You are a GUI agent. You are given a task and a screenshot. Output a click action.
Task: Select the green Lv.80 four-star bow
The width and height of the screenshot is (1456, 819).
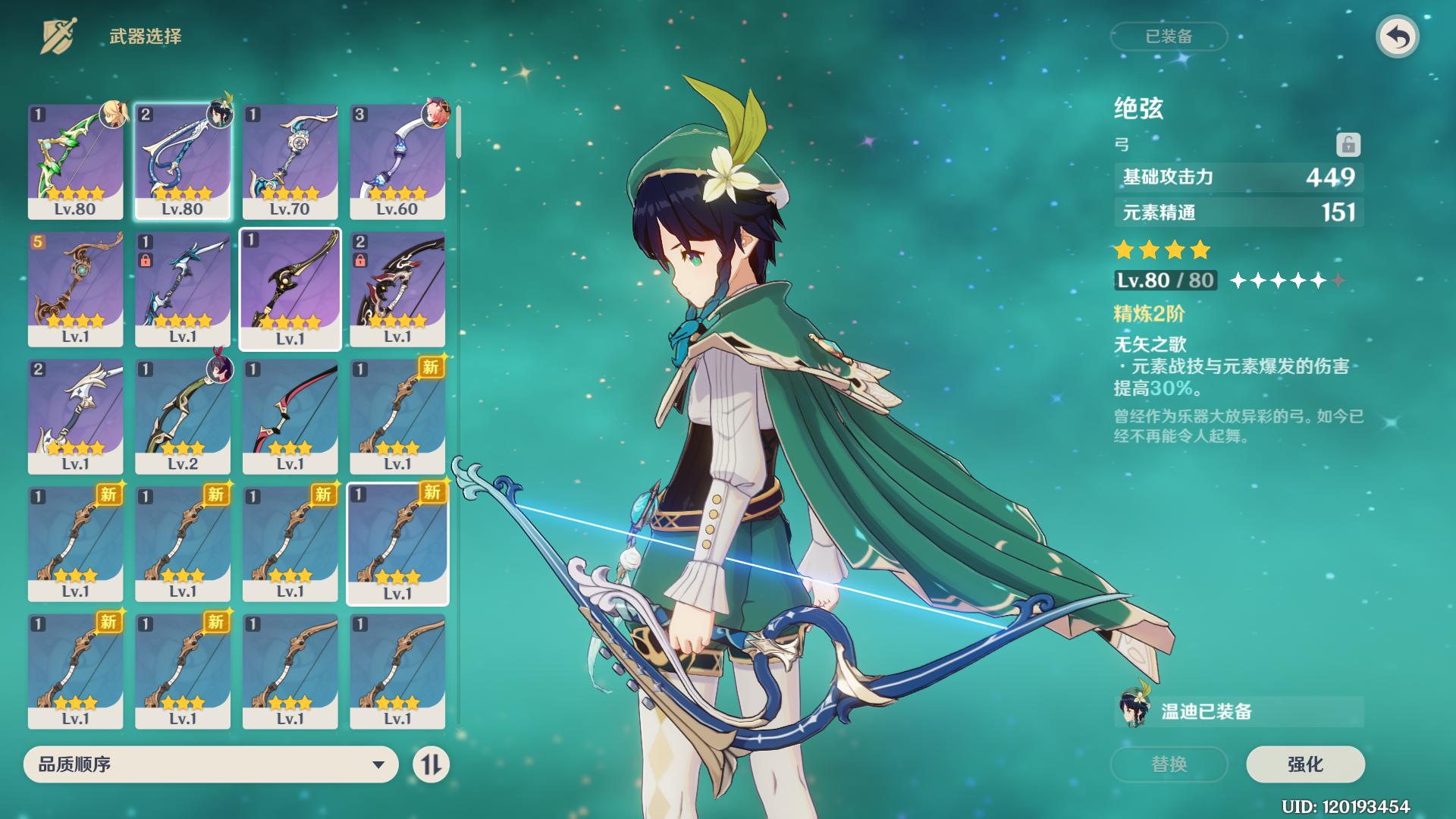(x=75, y=162)
